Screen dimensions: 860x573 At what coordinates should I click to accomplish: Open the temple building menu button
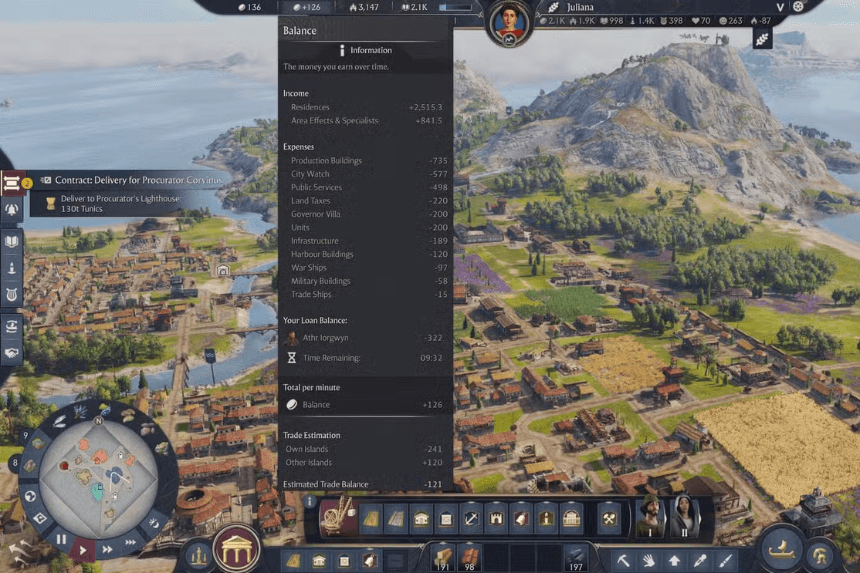click(x=236, y=547)
